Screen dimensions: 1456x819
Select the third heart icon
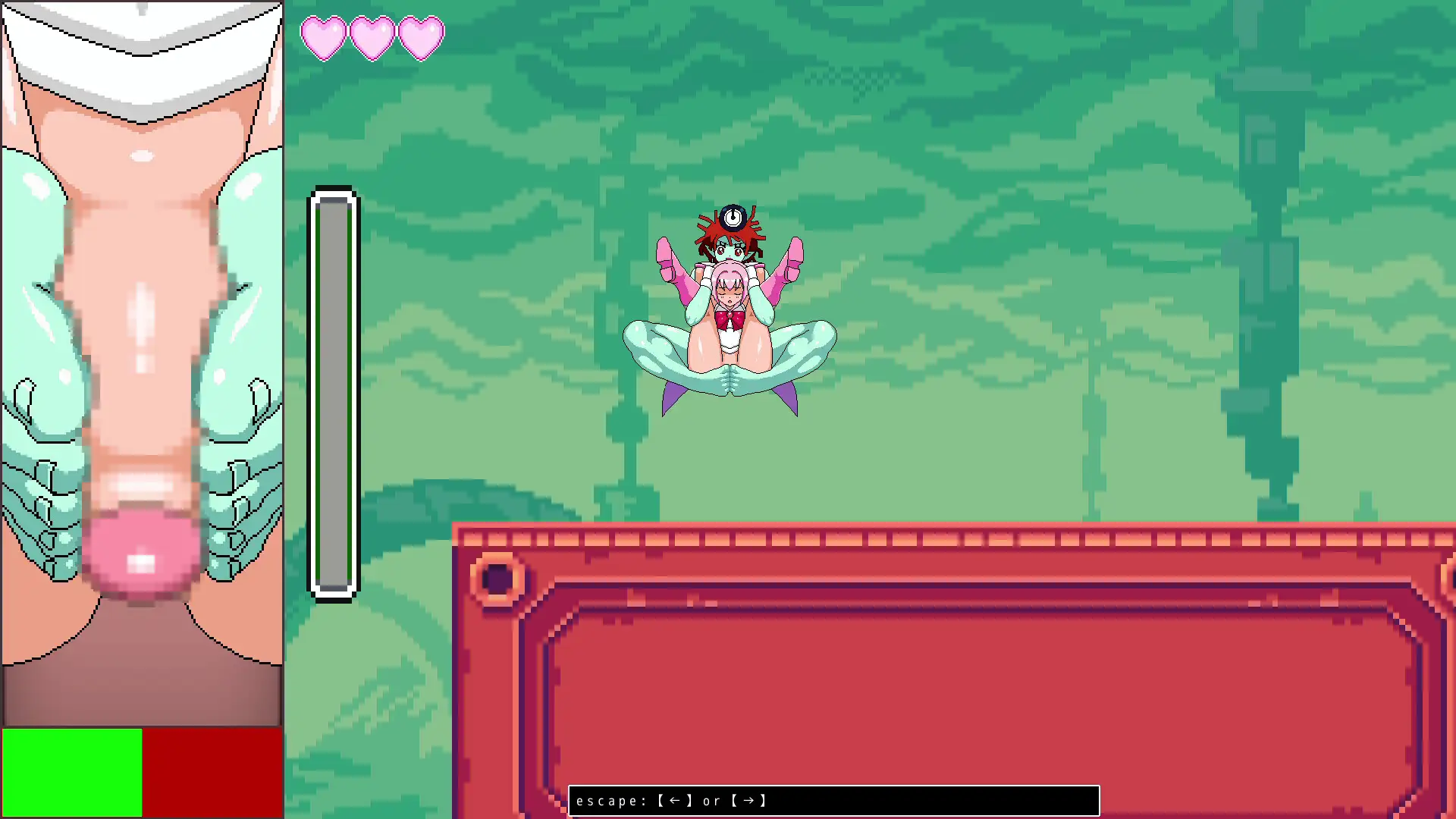[422, 38]
